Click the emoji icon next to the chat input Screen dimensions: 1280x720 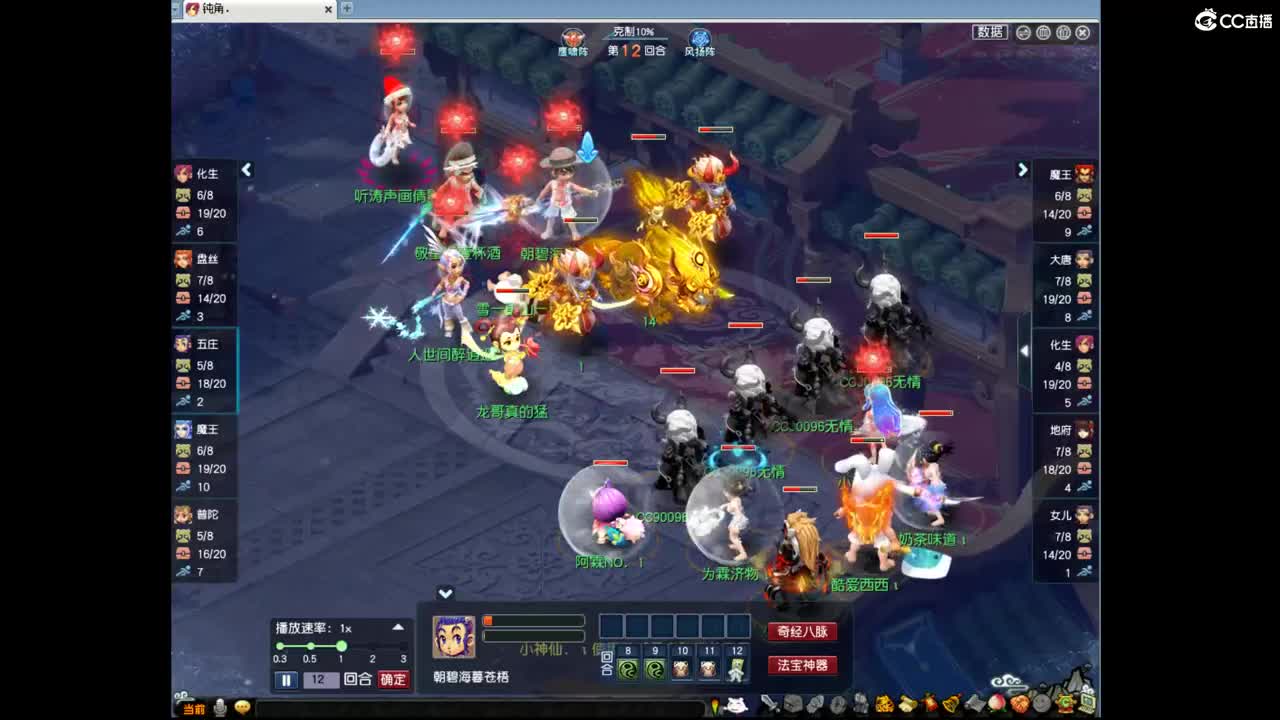click(242, 707)
